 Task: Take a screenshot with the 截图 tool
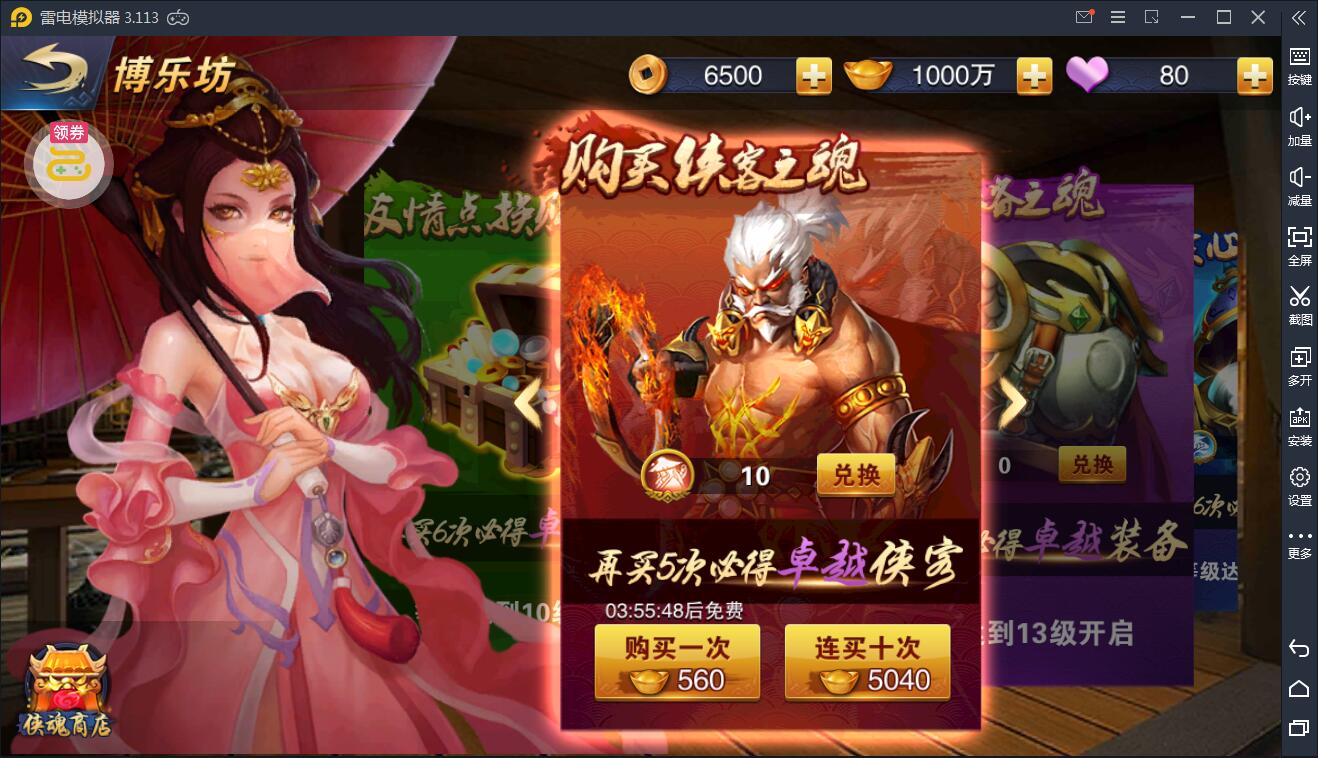tap(1300, 305)
